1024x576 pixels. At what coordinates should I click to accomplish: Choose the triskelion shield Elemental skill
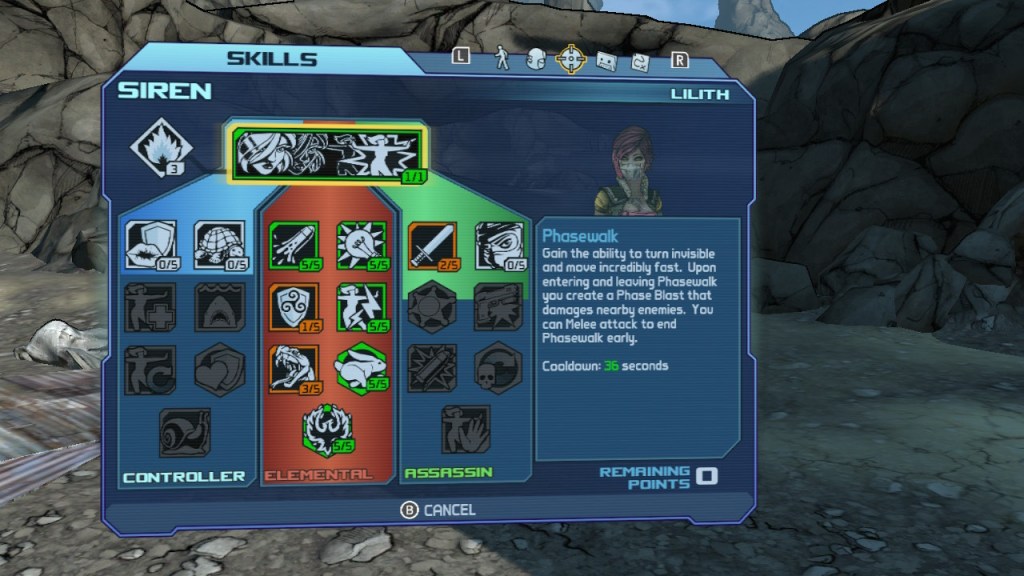293,307
